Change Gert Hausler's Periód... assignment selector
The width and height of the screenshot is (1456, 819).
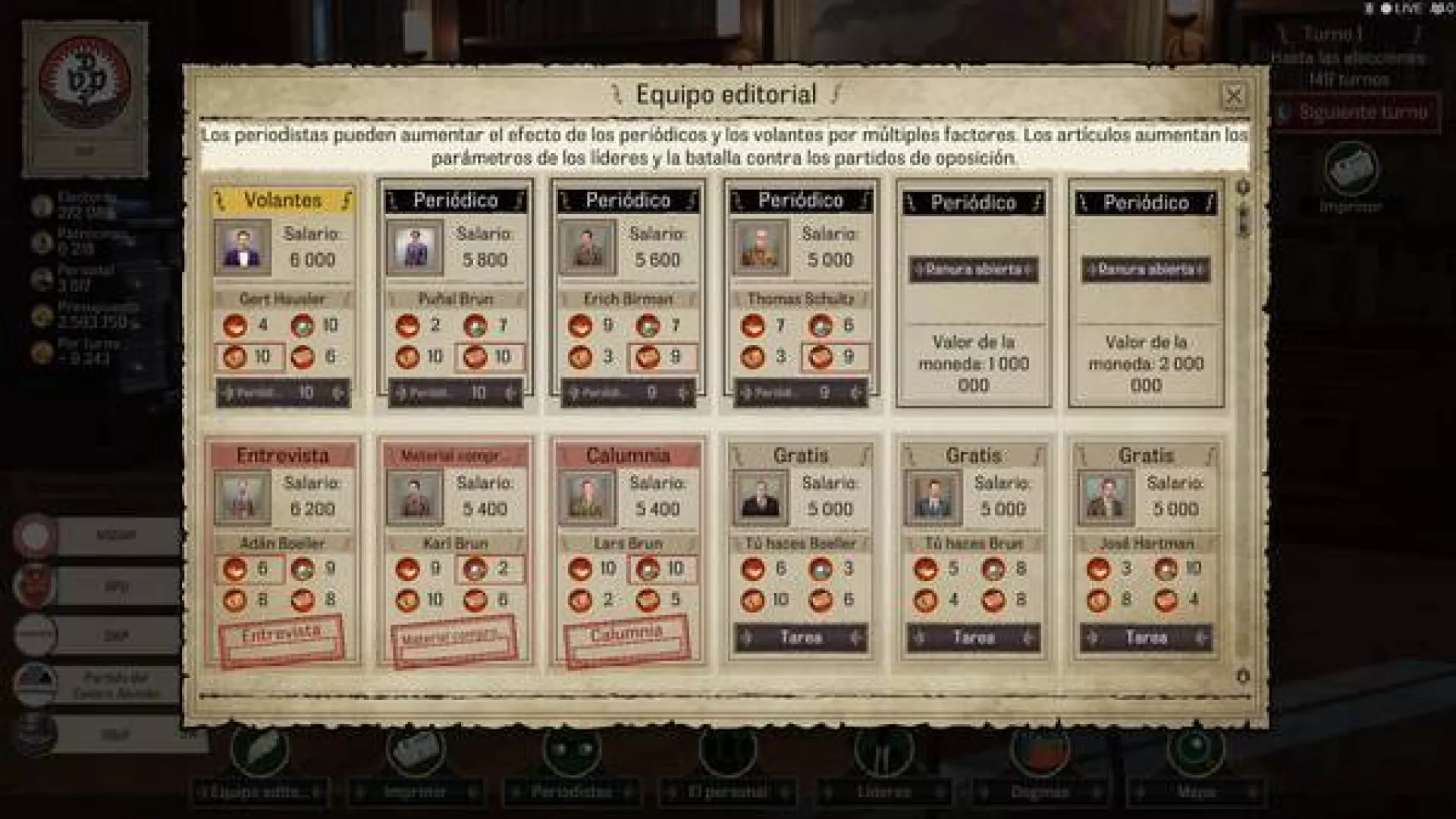point(283,393)
